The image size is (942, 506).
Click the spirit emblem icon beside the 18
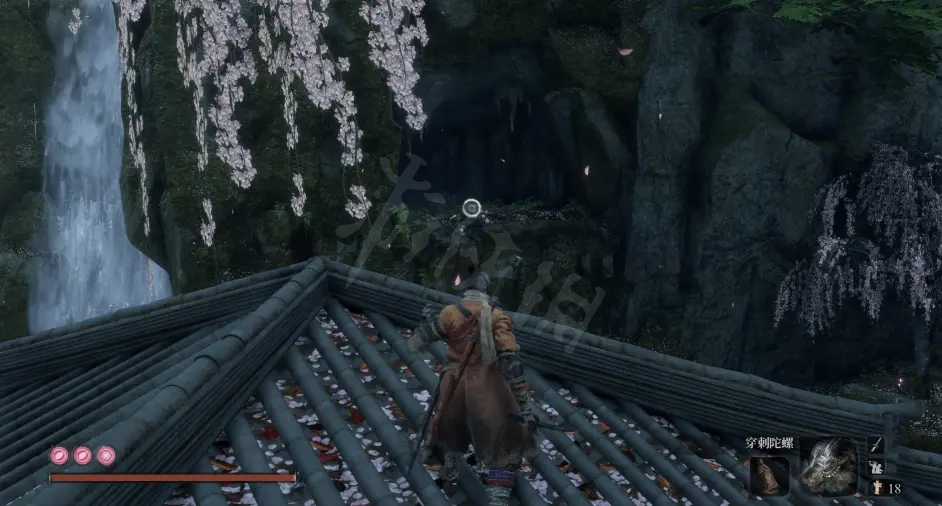pos(875,488)
